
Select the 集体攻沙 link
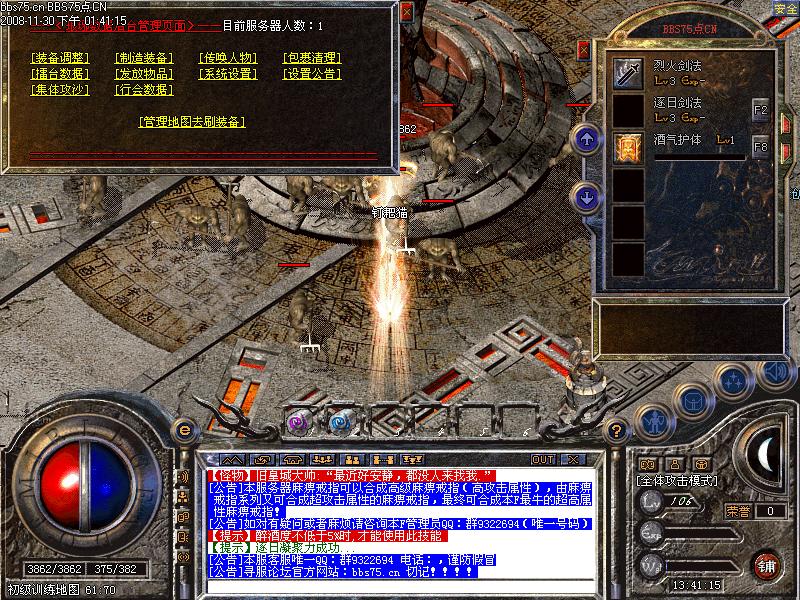(x=59, y=90)
